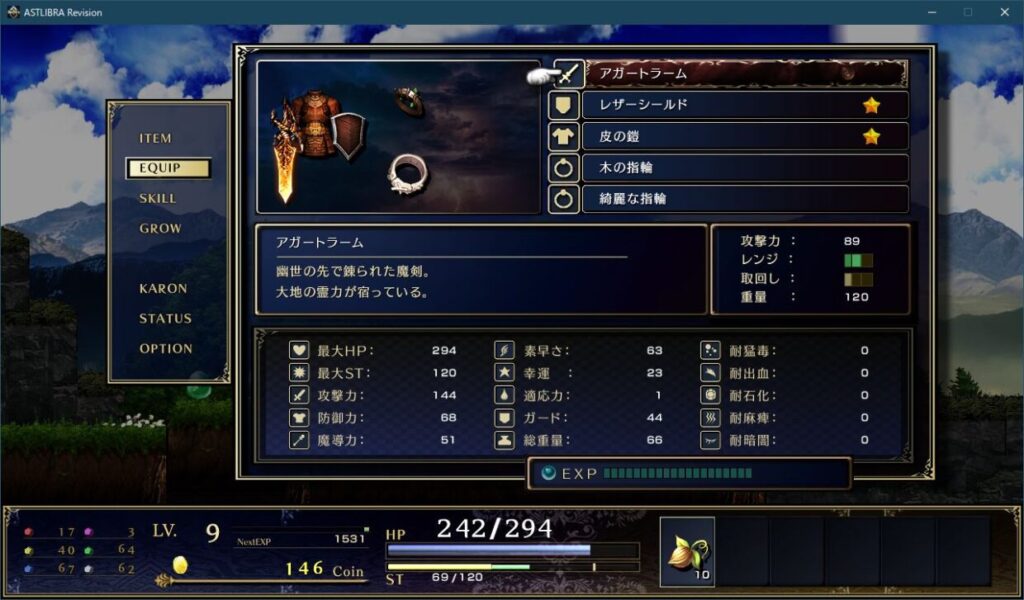Click the sword icon beside アガートラーム
Viewport: 1024px width, 600px height.
click(x=567, y=74)
